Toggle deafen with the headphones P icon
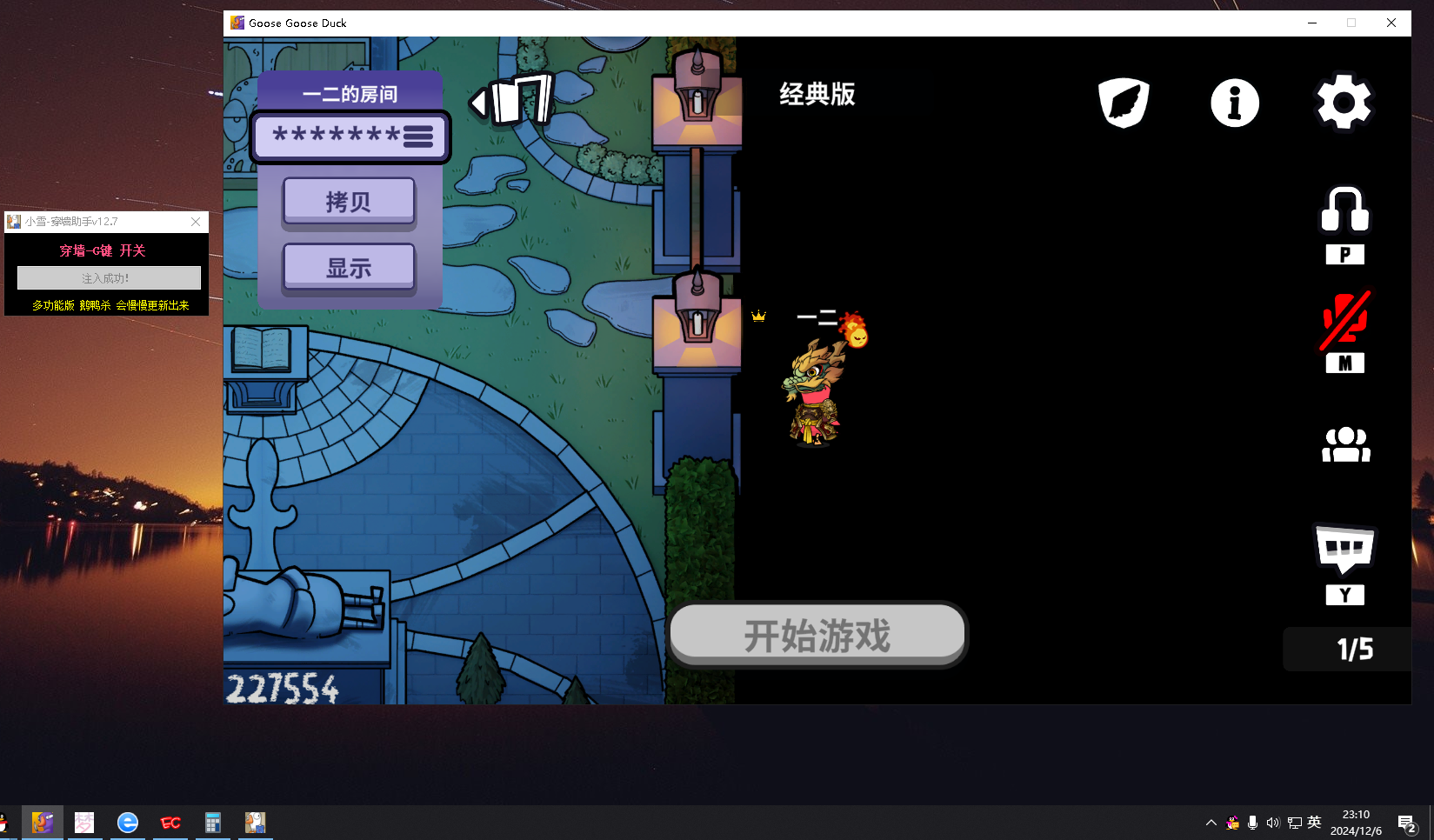This screenshot has width=1434, height=840. click(1344, 209)
